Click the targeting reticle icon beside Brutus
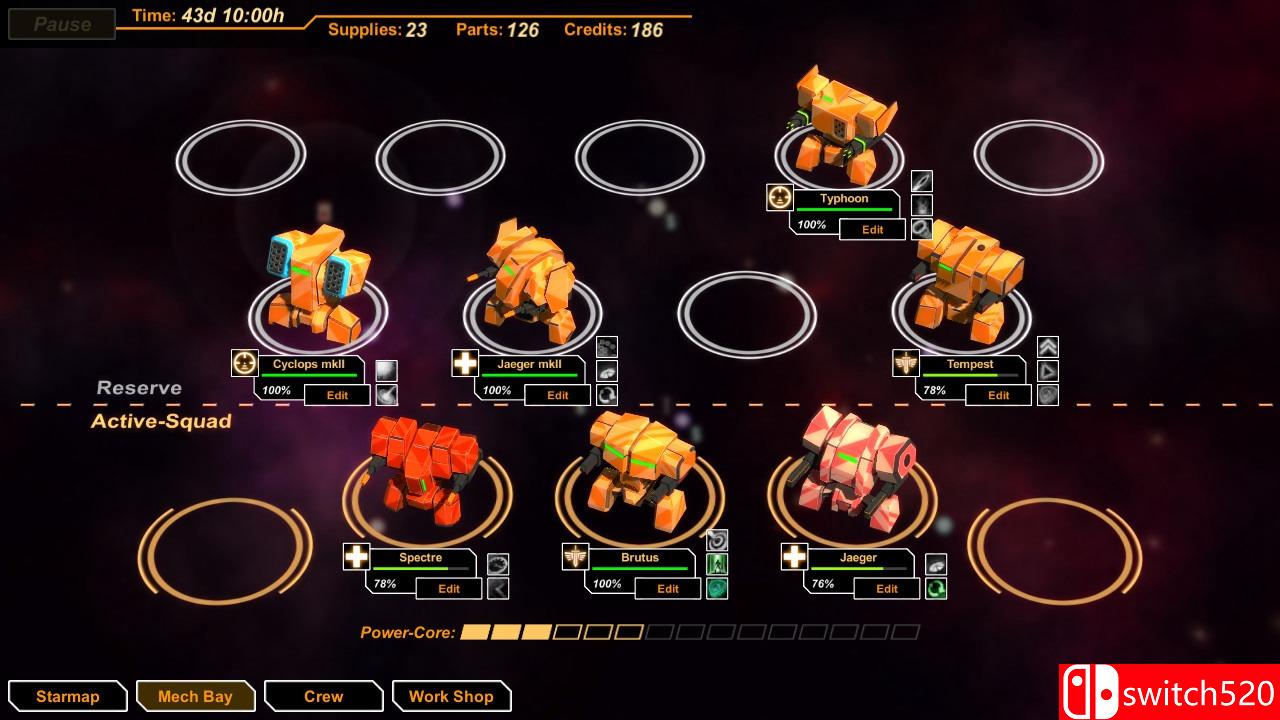 pyautogui.click(x=716, y=540)
